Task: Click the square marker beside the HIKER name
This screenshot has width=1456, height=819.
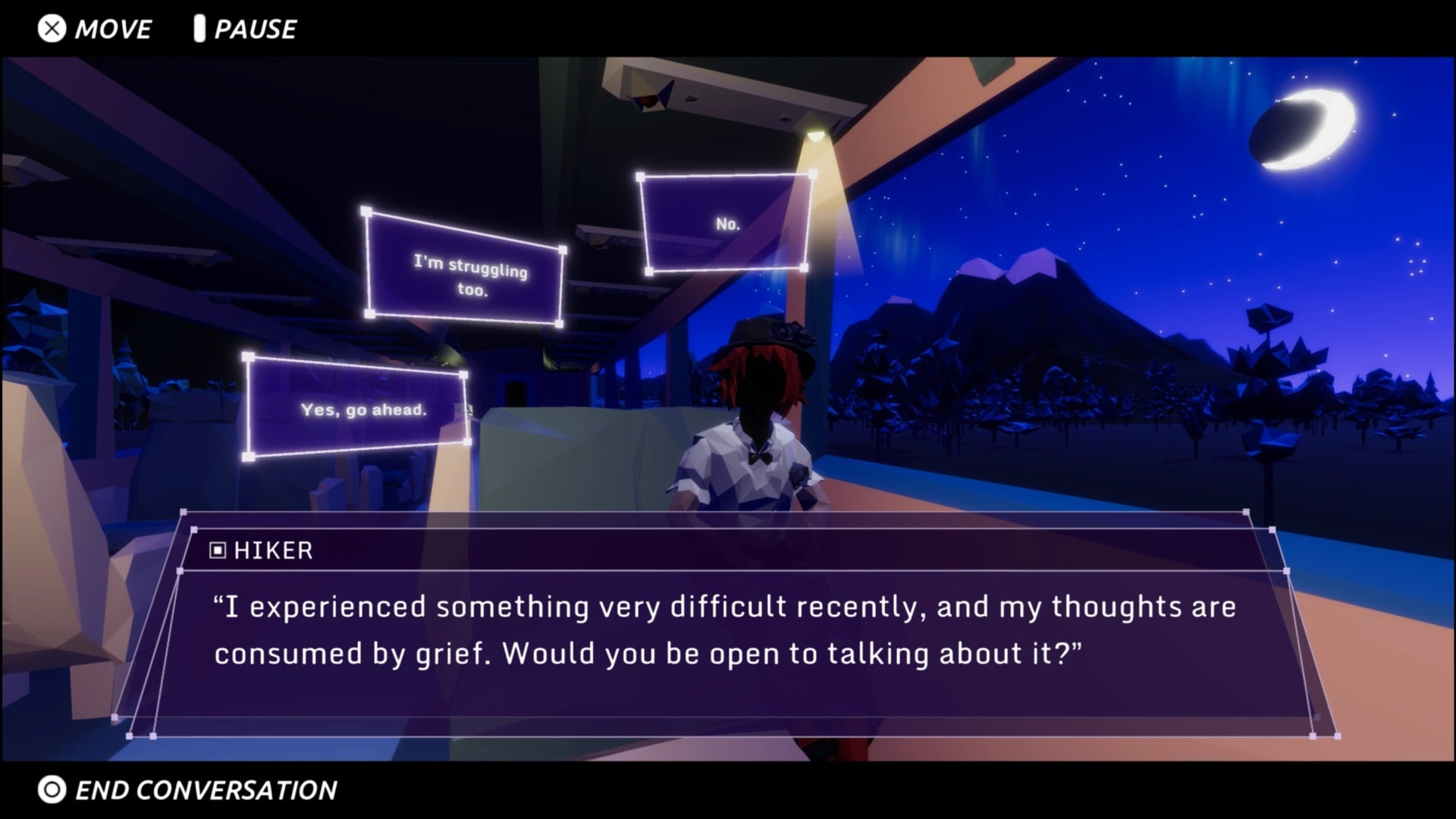Action: click(219, 551)
